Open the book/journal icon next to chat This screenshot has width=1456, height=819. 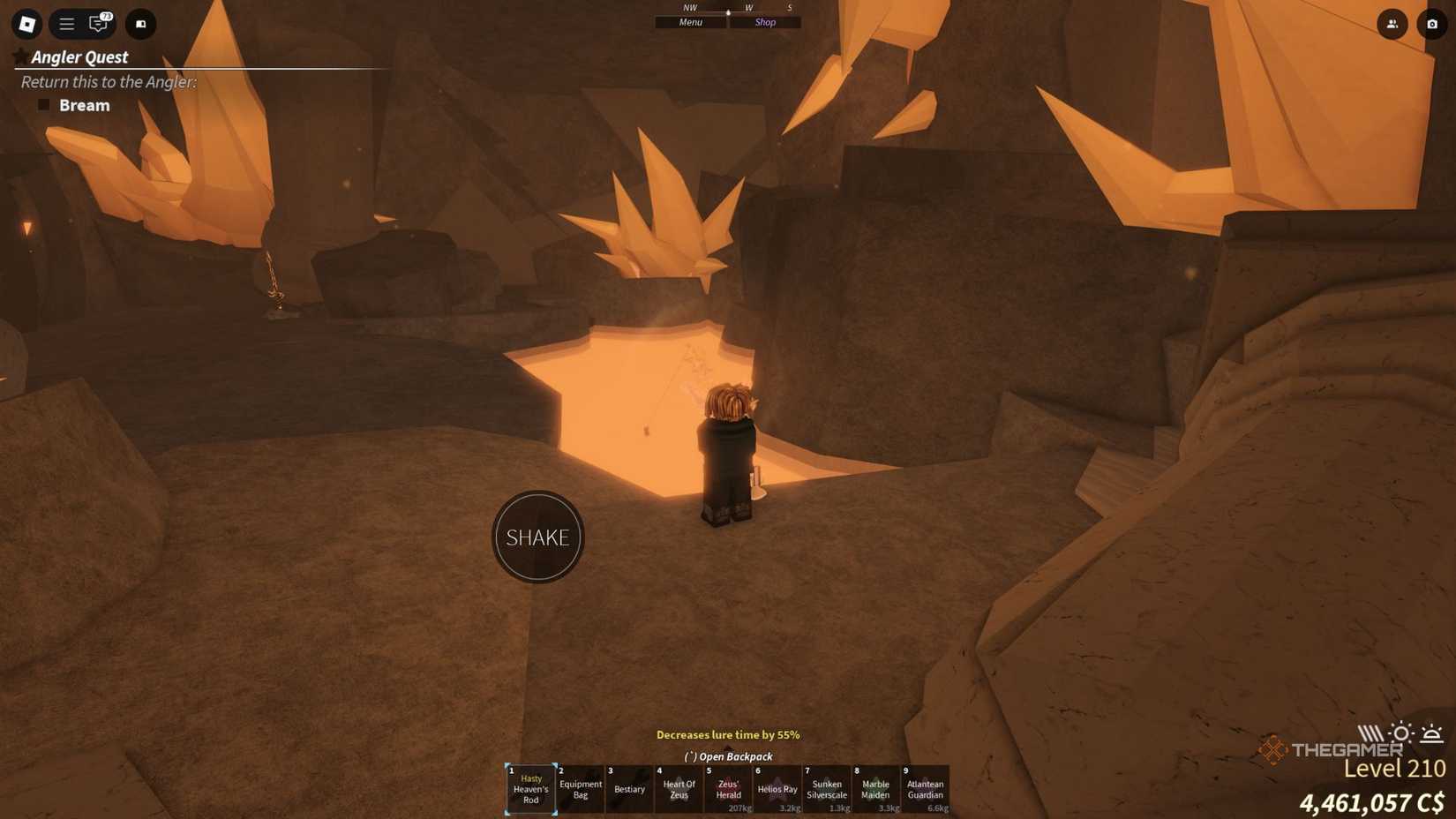tap(139, 24)
